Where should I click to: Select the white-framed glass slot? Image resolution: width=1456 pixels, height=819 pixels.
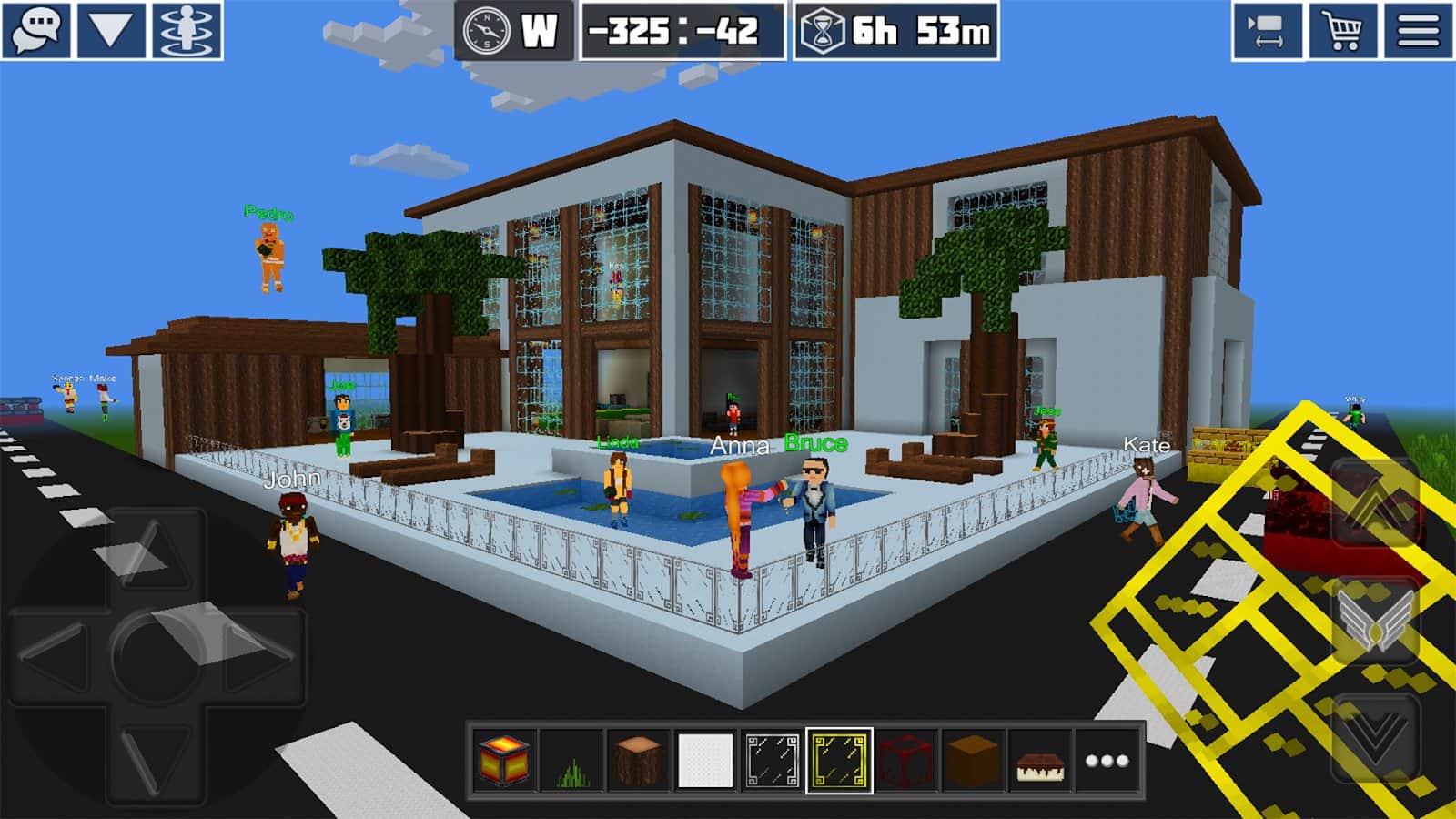(772, 761)
